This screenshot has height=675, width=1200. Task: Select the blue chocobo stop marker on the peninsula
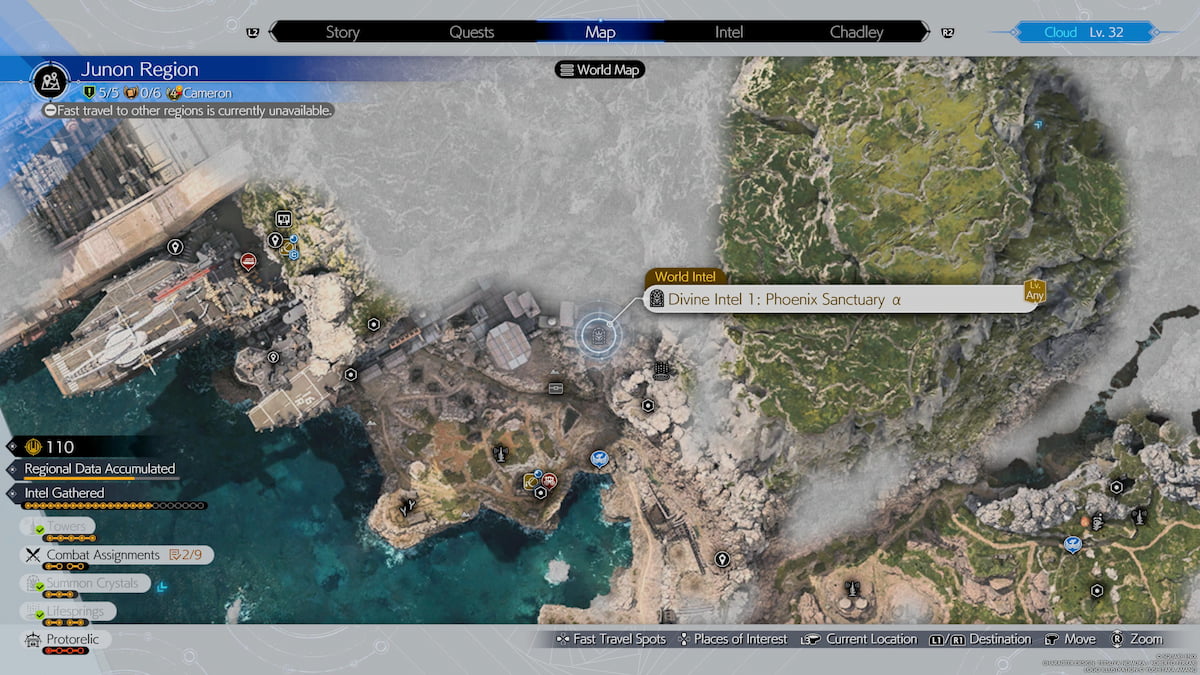(599, 459)
